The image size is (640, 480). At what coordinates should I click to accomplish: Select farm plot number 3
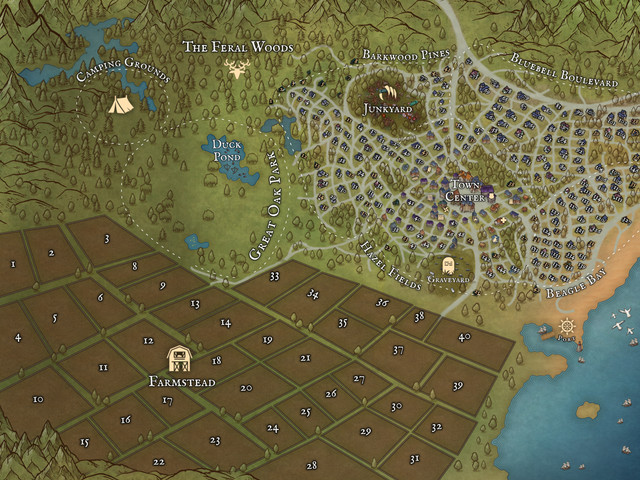click(106, 239)
